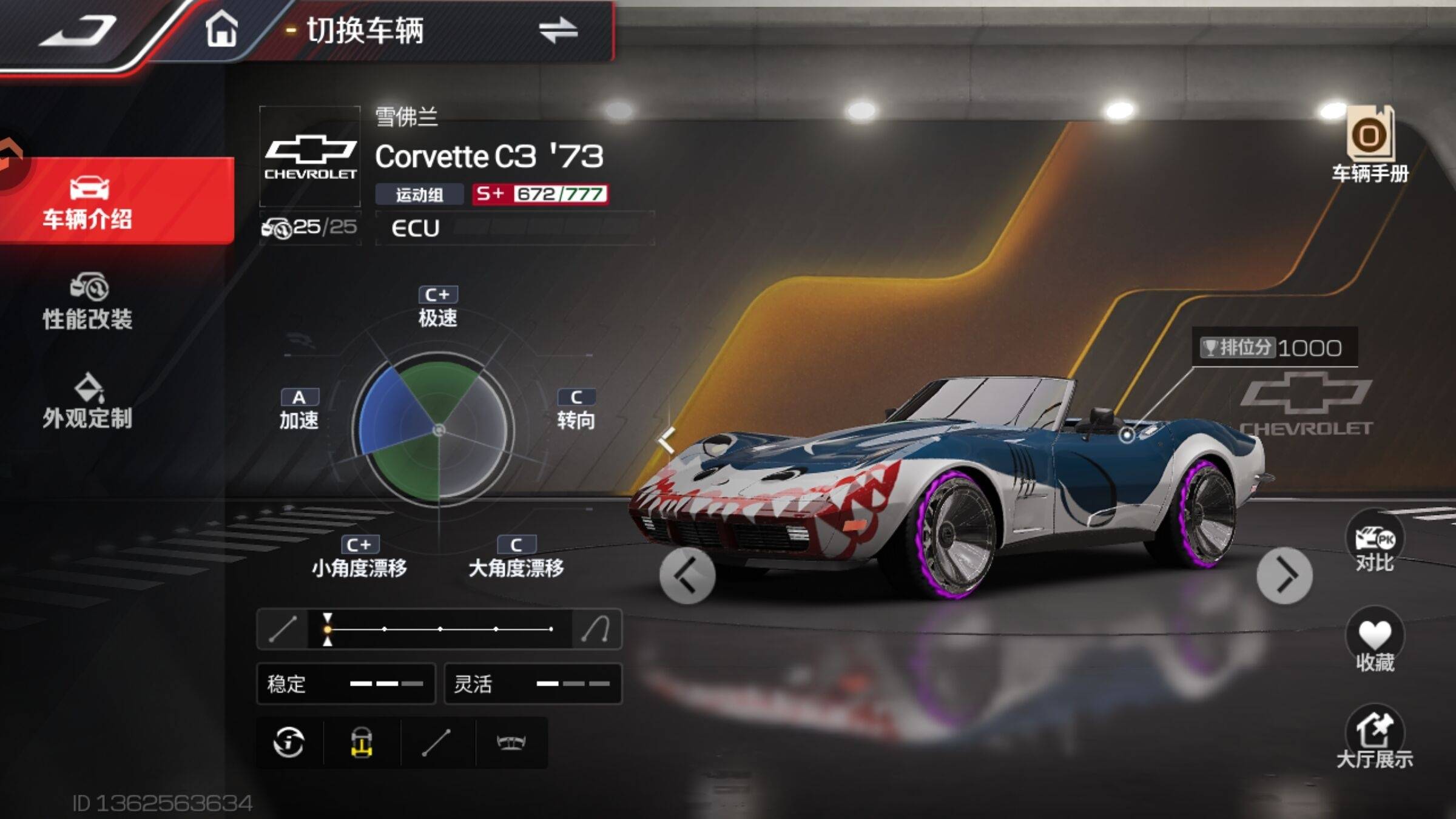This screenshot has height=819, width=1456.
Task: Show the previous car with left arrow
Action: [x=687, y=576]
